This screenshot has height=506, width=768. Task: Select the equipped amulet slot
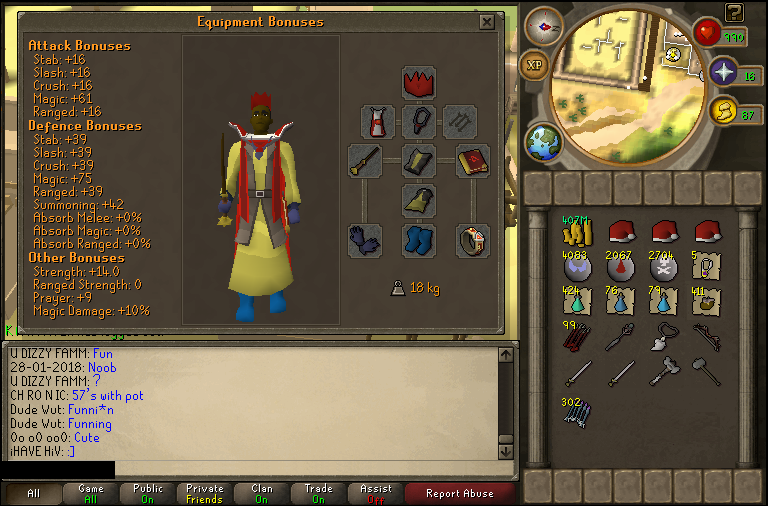click(x=418, y=122)
